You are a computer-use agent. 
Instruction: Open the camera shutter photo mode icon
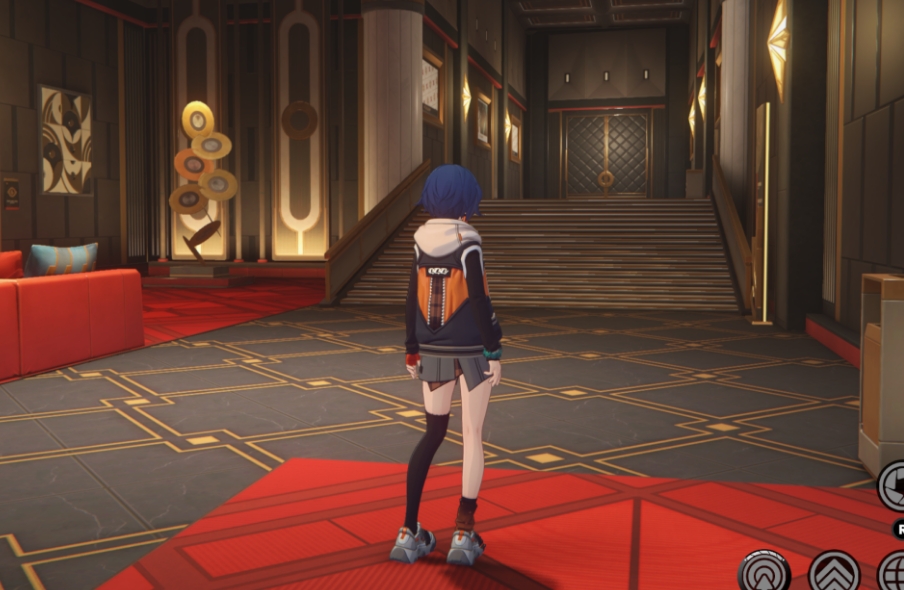(894, 487)
